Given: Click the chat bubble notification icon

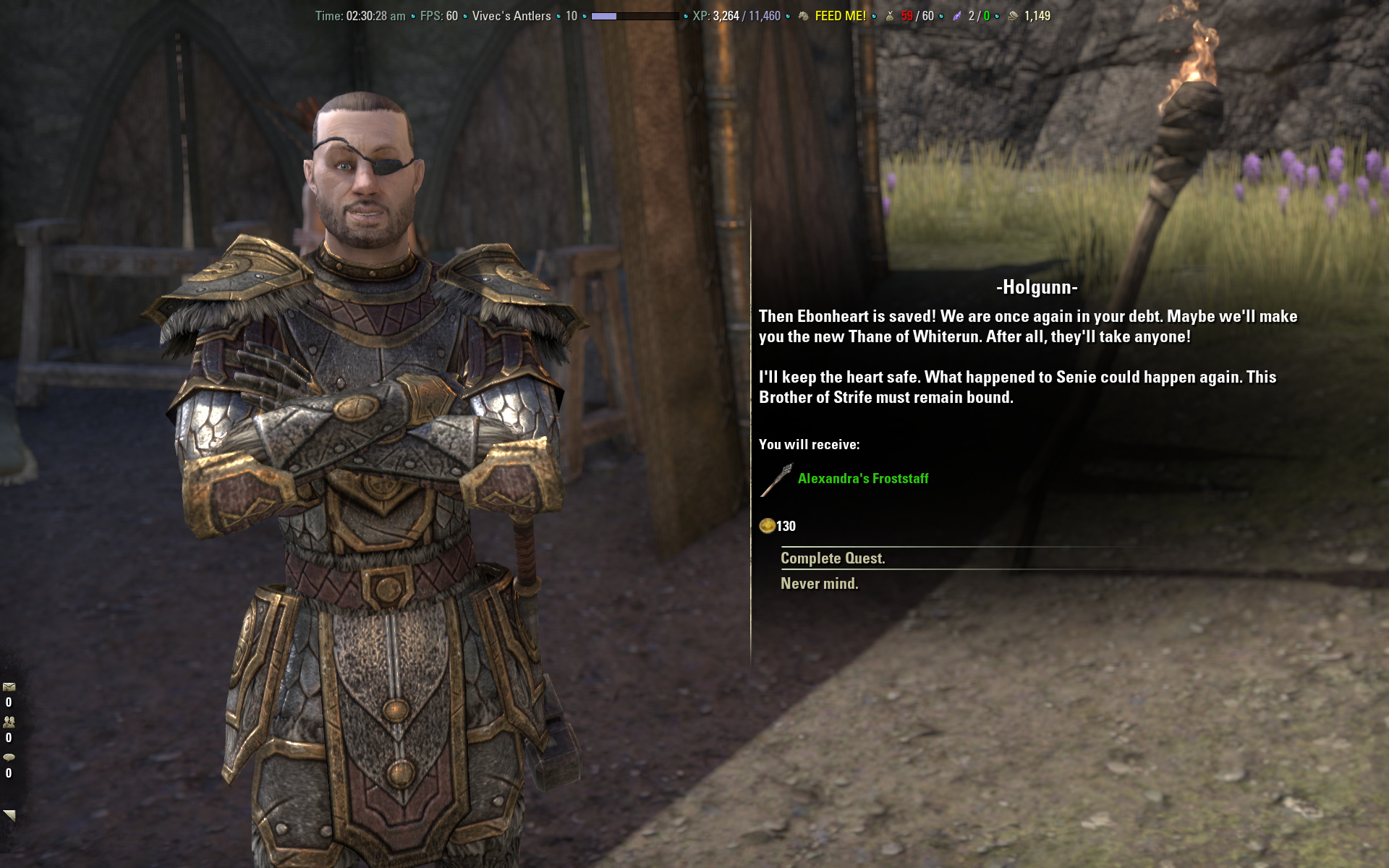Looking at the screenshot, I should [x=9, y=757].
